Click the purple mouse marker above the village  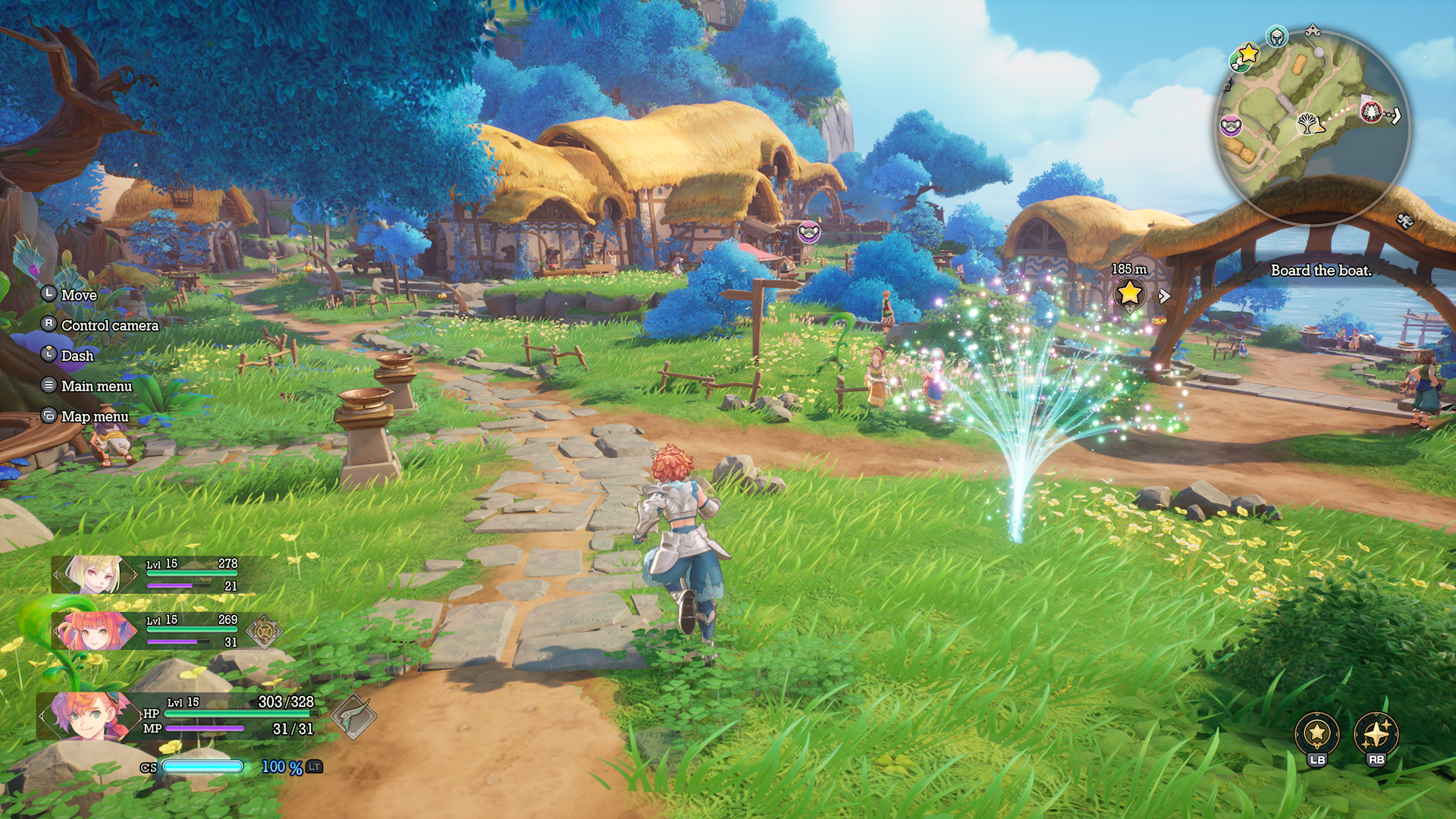click(809, 231)
